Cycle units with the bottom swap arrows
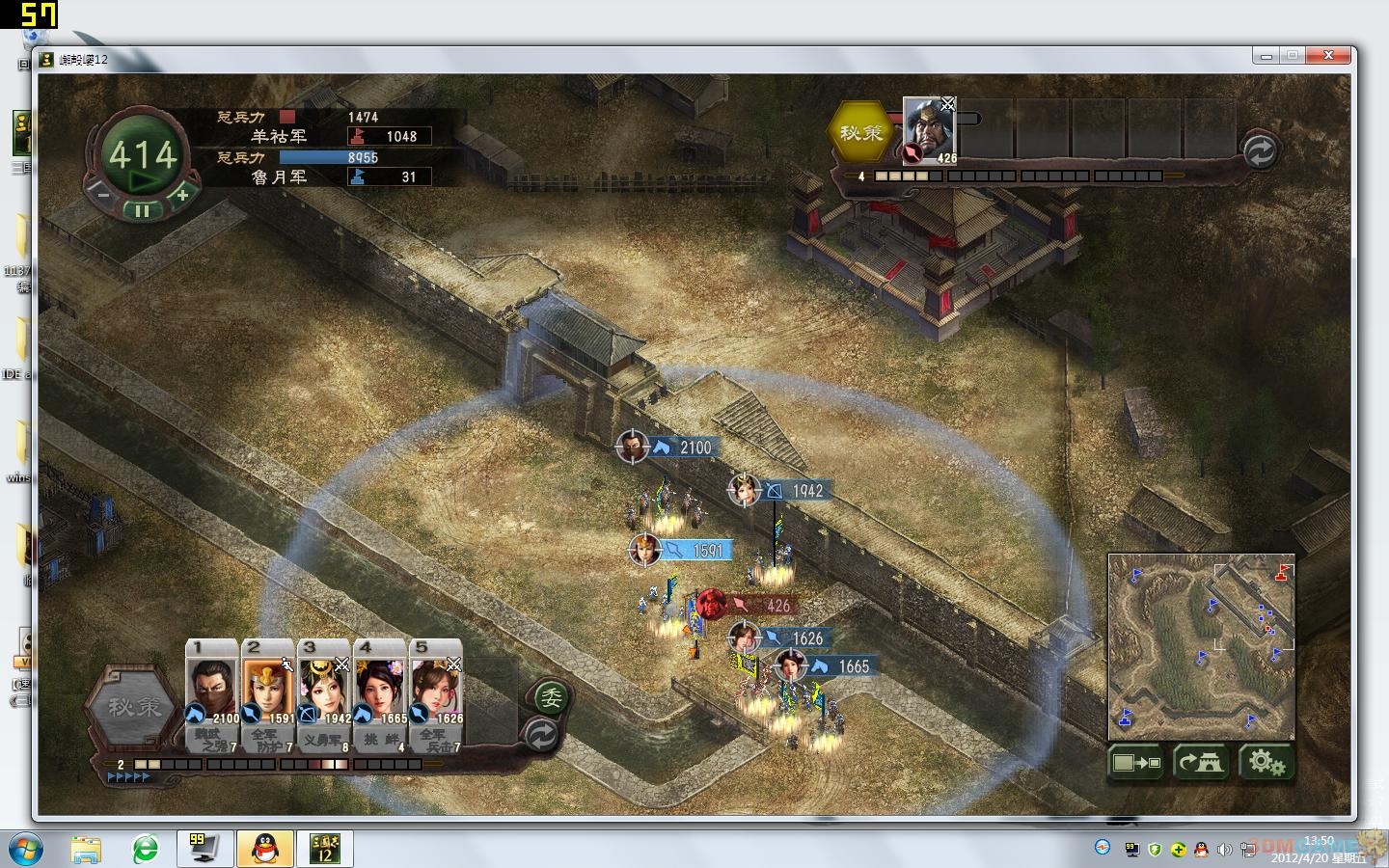The width and height of the screenshot is (1389, 868). (542, 737)
